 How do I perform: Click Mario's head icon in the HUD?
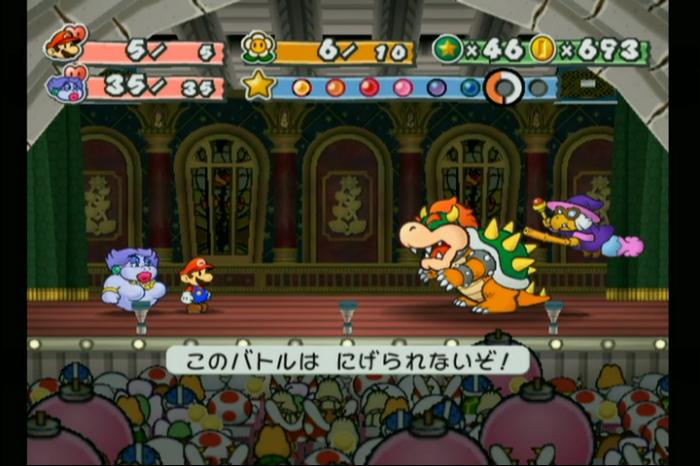(65, 43)
